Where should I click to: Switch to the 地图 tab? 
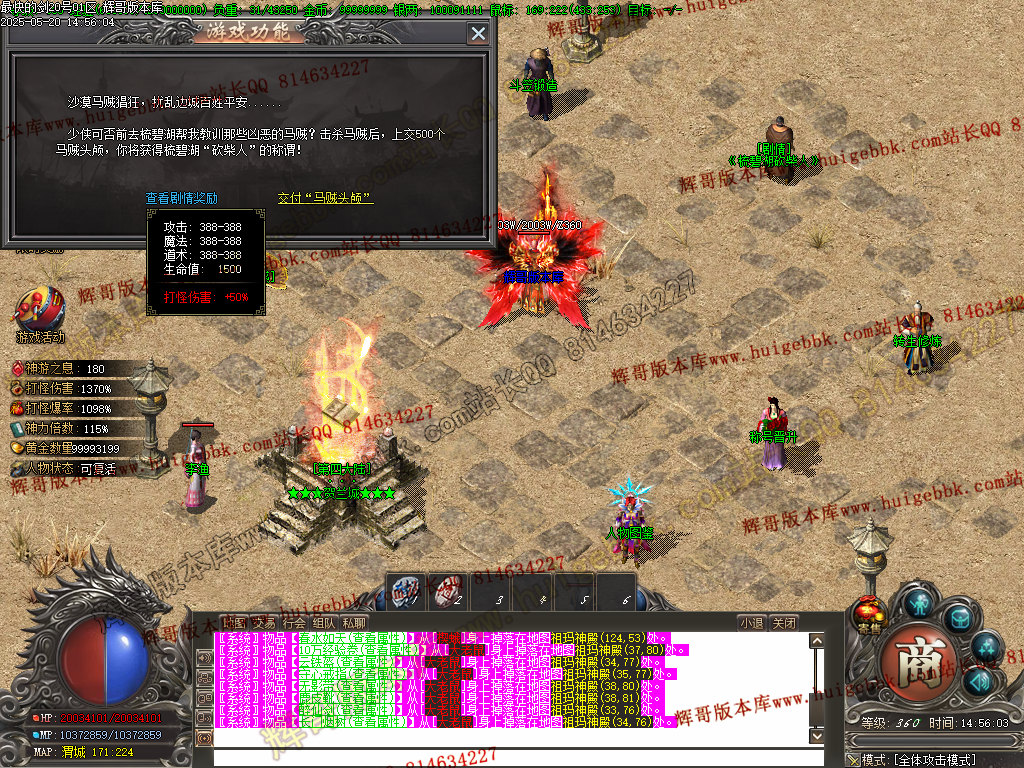[x=233, y=622]
